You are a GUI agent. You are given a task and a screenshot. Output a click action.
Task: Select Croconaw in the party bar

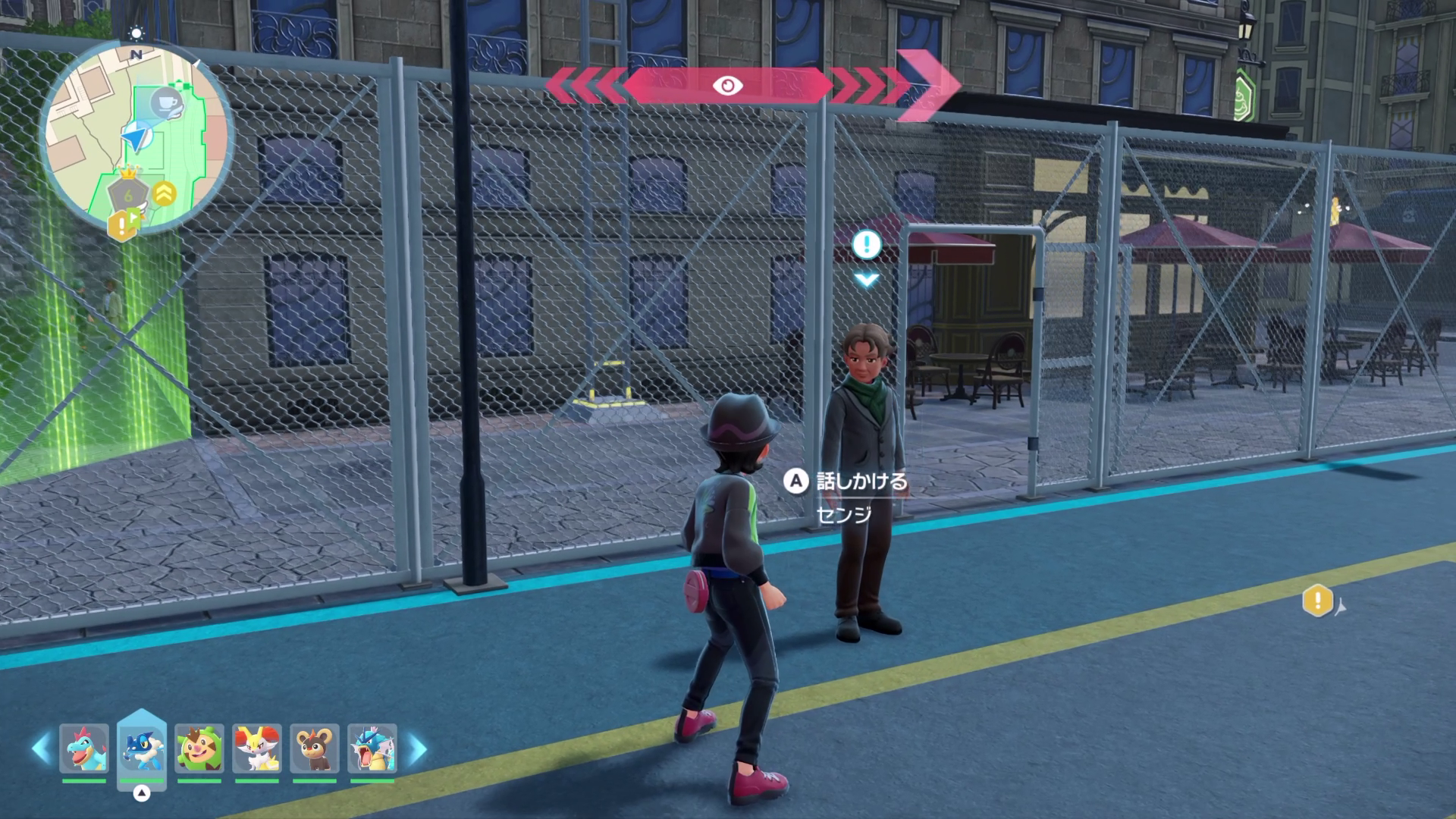(x=84, y=748)
